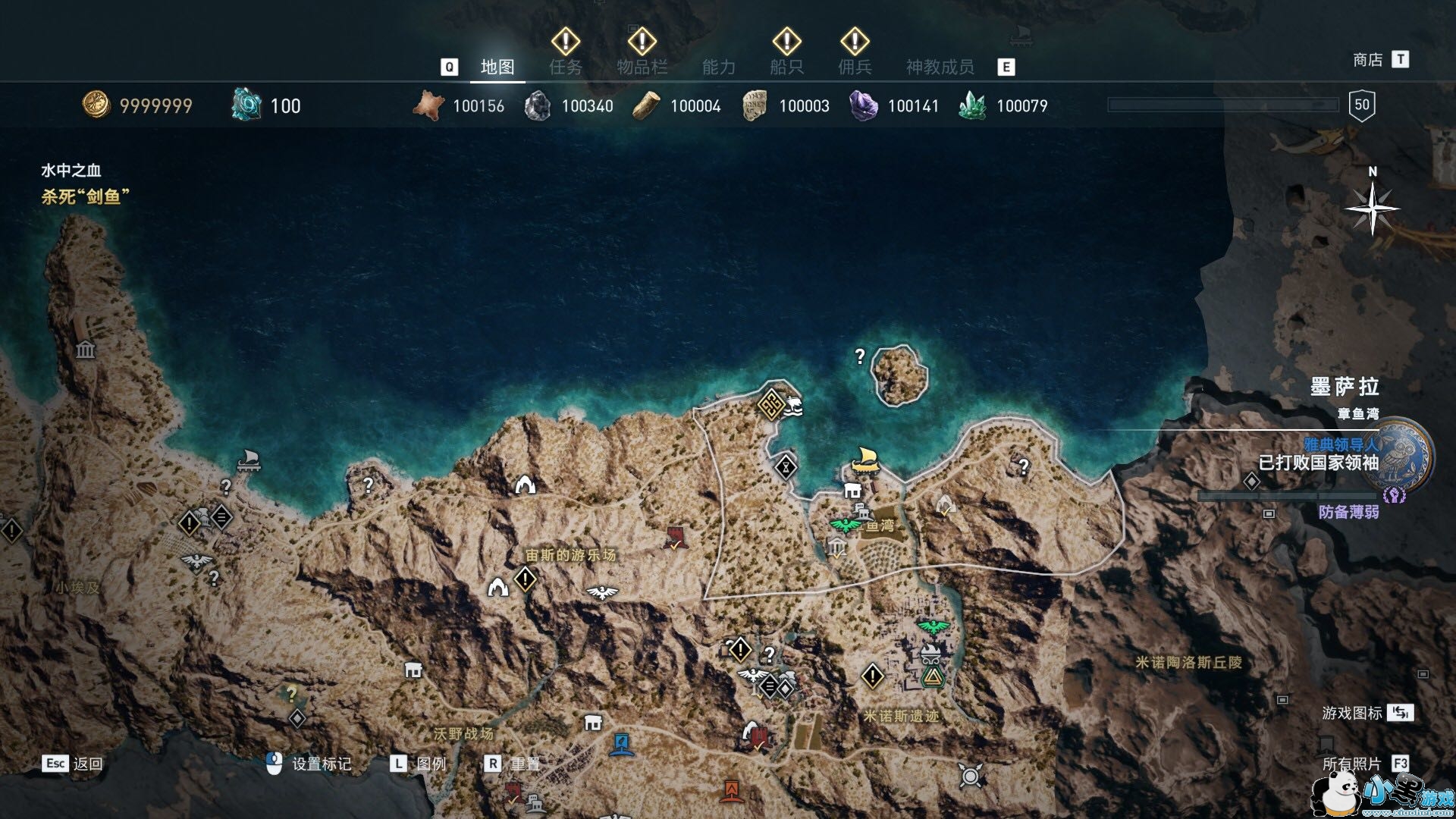Go to the 船只 ship tab
Screen dimensions: 1456x819
tap(786, 67)
